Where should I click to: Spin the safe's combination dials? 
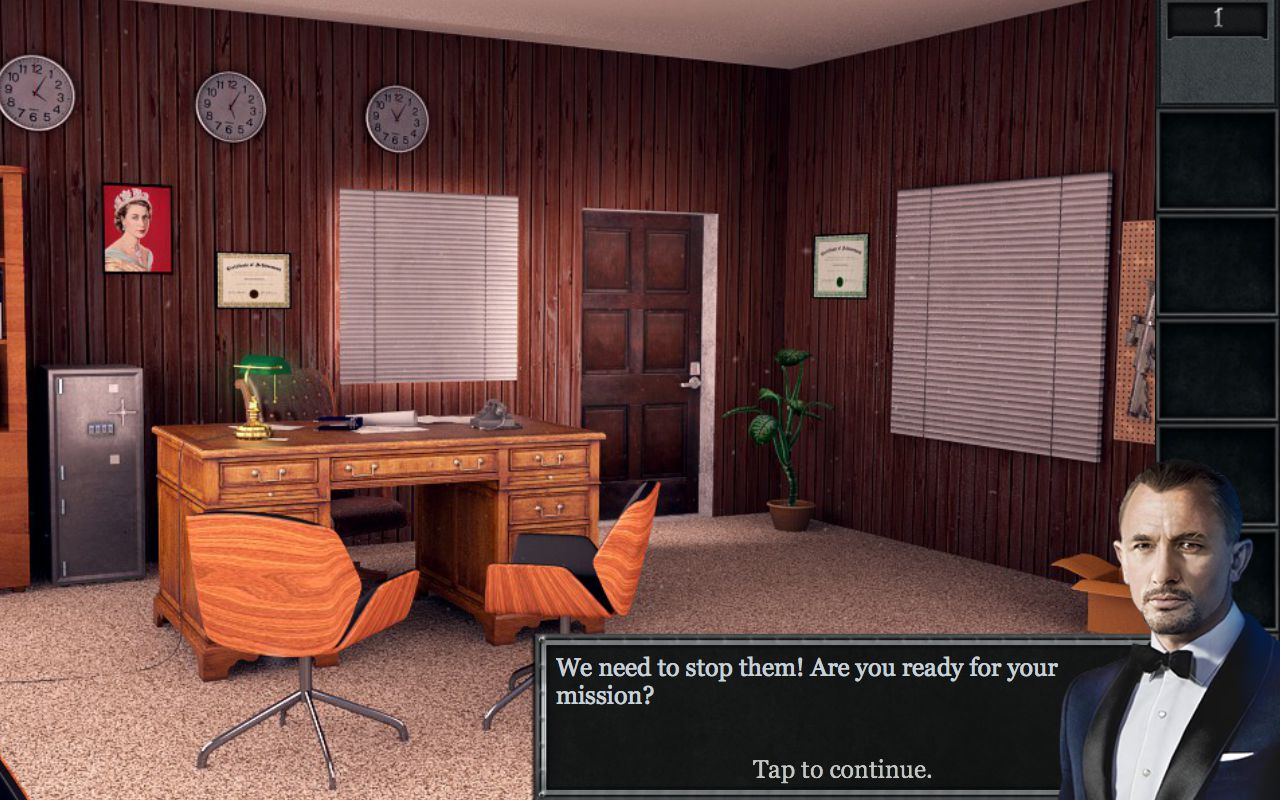(100, 428)
